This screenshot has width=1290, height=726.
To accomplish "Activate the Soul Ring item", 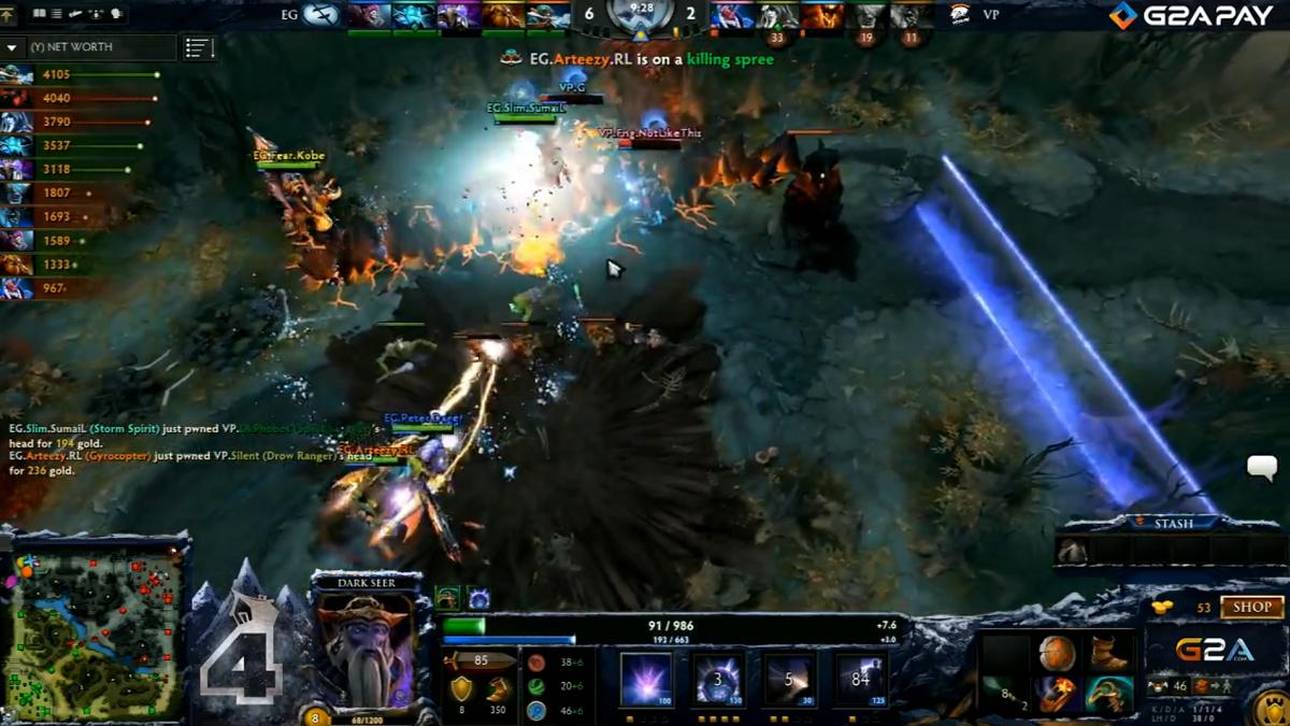I will [x=1058, y=693].
